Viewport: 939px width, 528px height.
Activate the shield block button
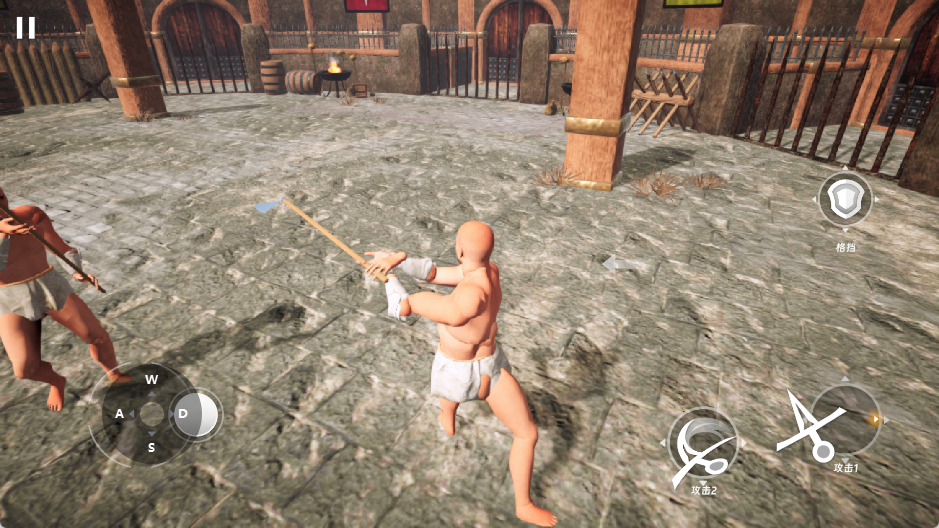845,201
